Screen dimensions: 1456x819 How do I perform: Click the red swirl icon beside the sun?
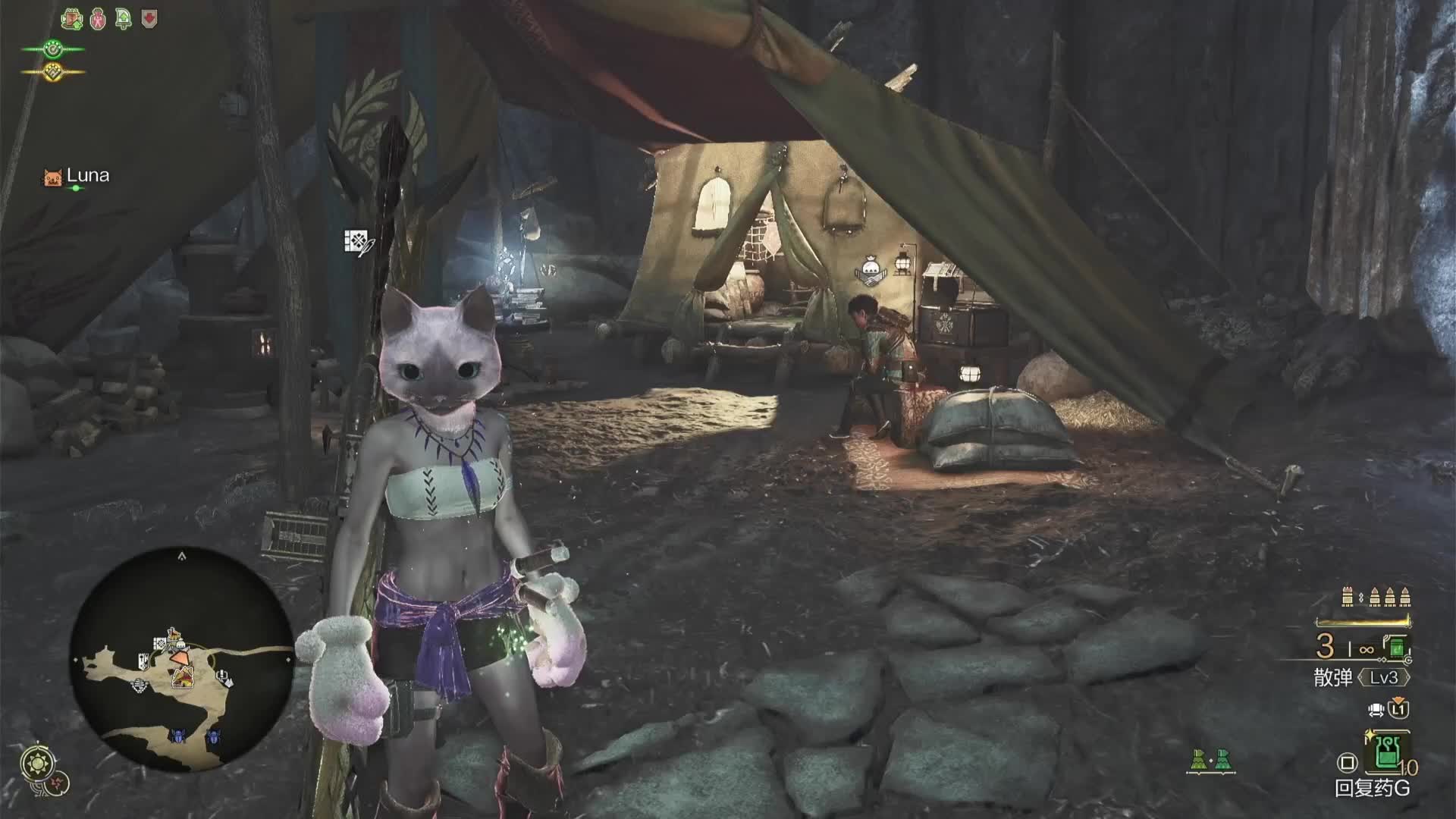coord(59,782)
